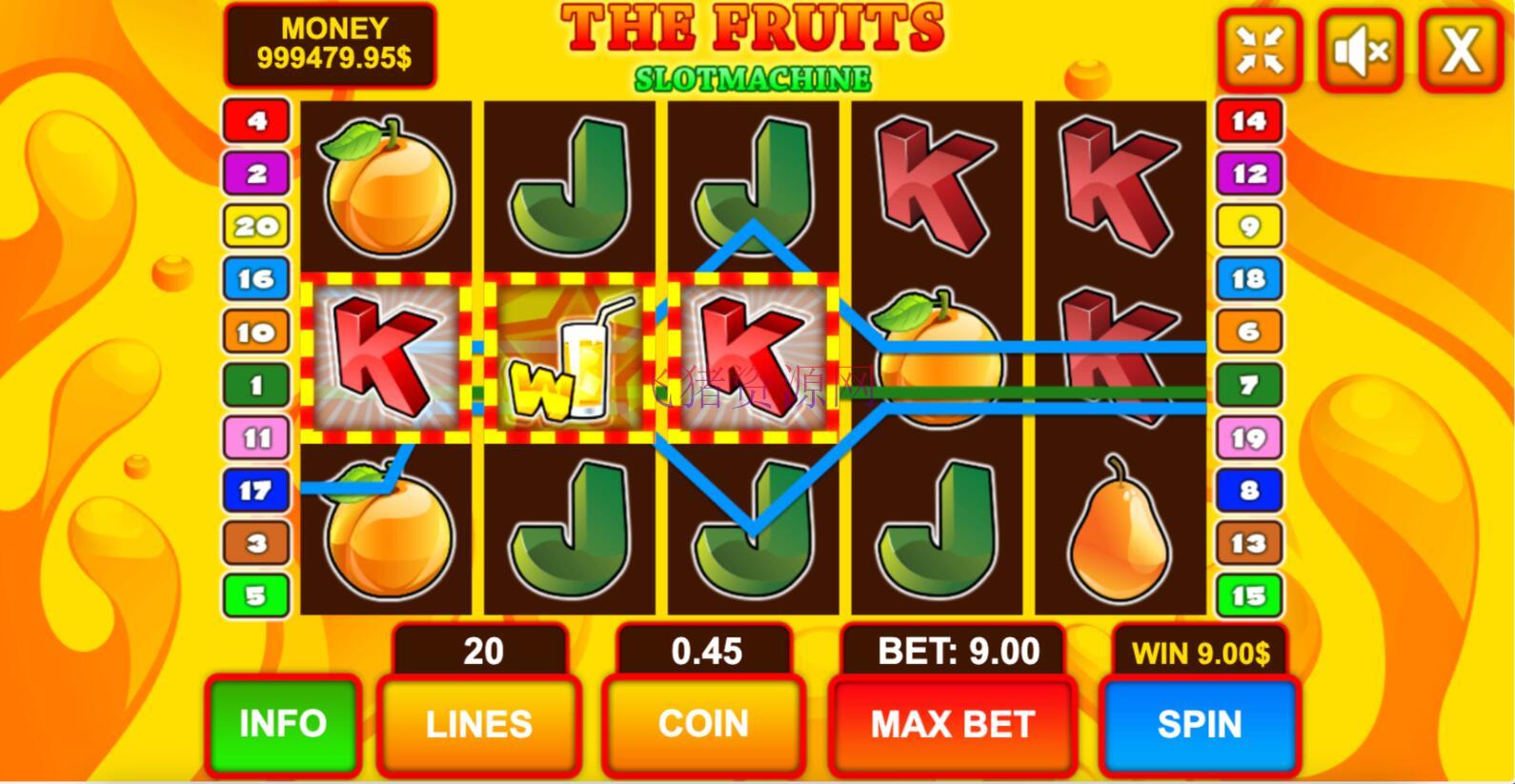Click the coin value 0.45 display
Image resolution: width=1515 pixels, height=784 pixels.
(704, 652)
